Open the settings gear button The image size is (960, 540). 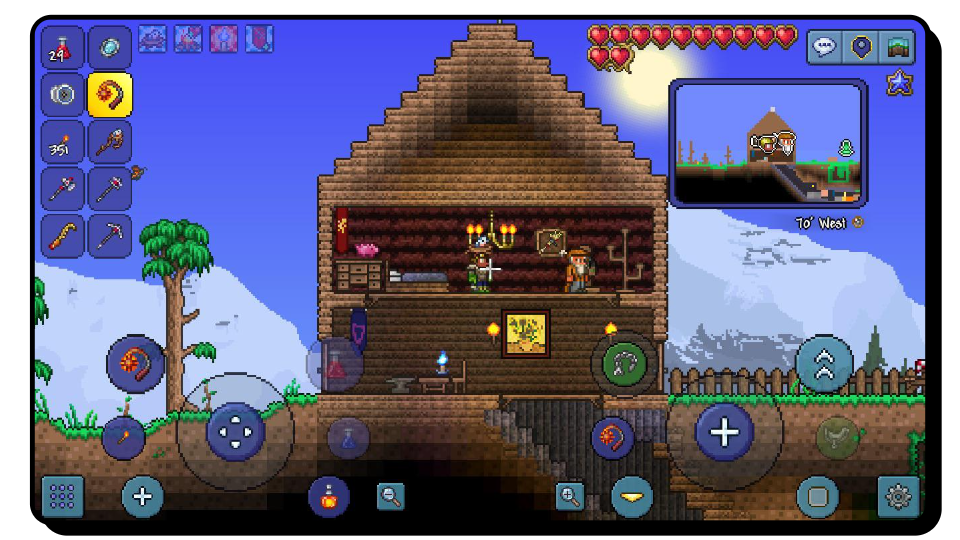coord(898,496)
